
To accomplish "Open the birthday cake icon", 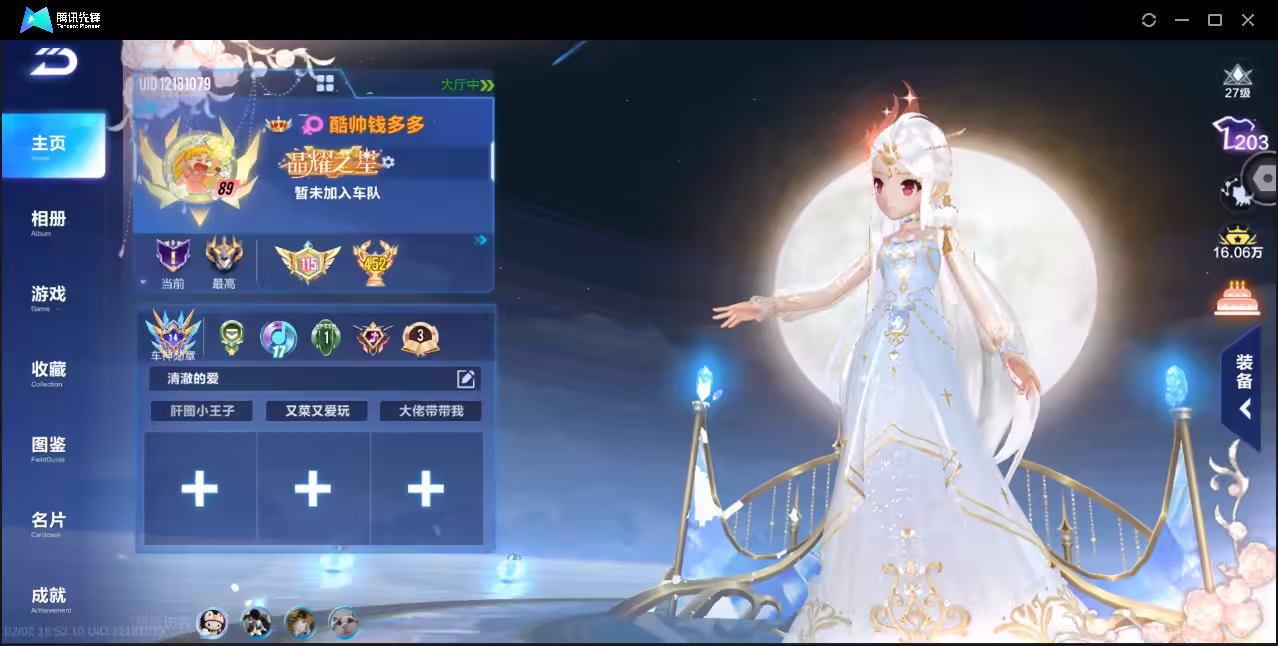I will click(x=1237, y=297).
